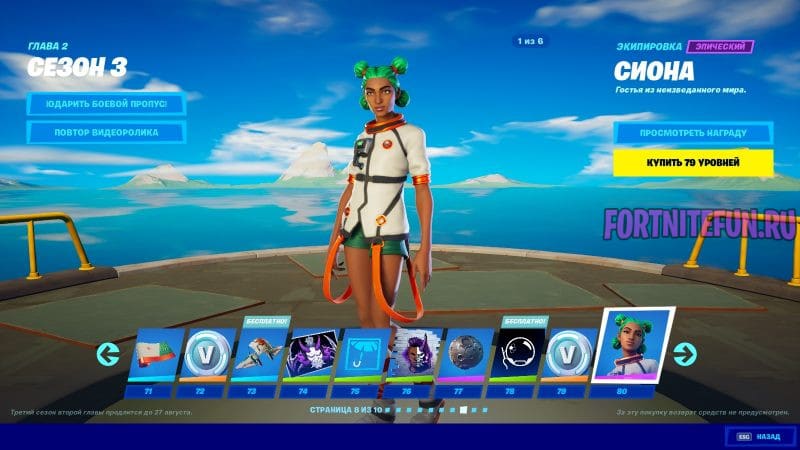Buy 79 levels with the yellow button
The width and height of the screenshot is (800, 450).
coord(693,163)
